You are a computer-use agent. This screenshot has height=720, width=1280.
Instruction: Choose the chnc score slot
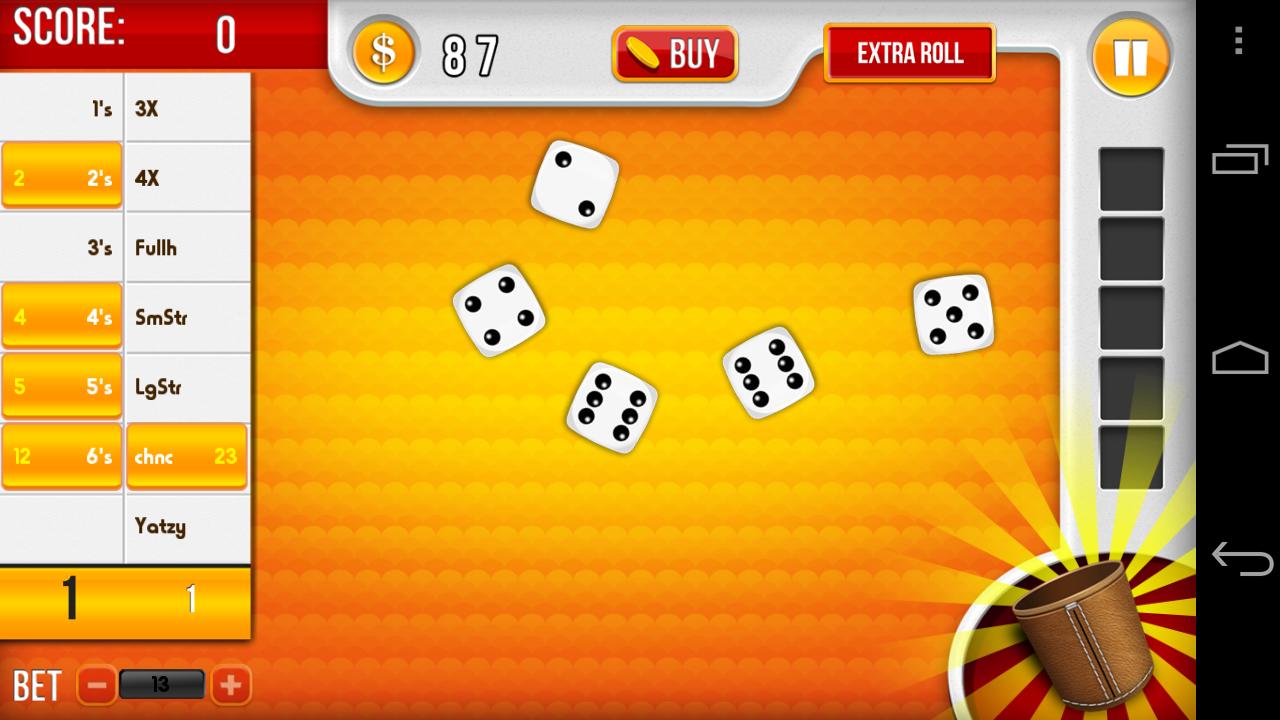(186, 455)
